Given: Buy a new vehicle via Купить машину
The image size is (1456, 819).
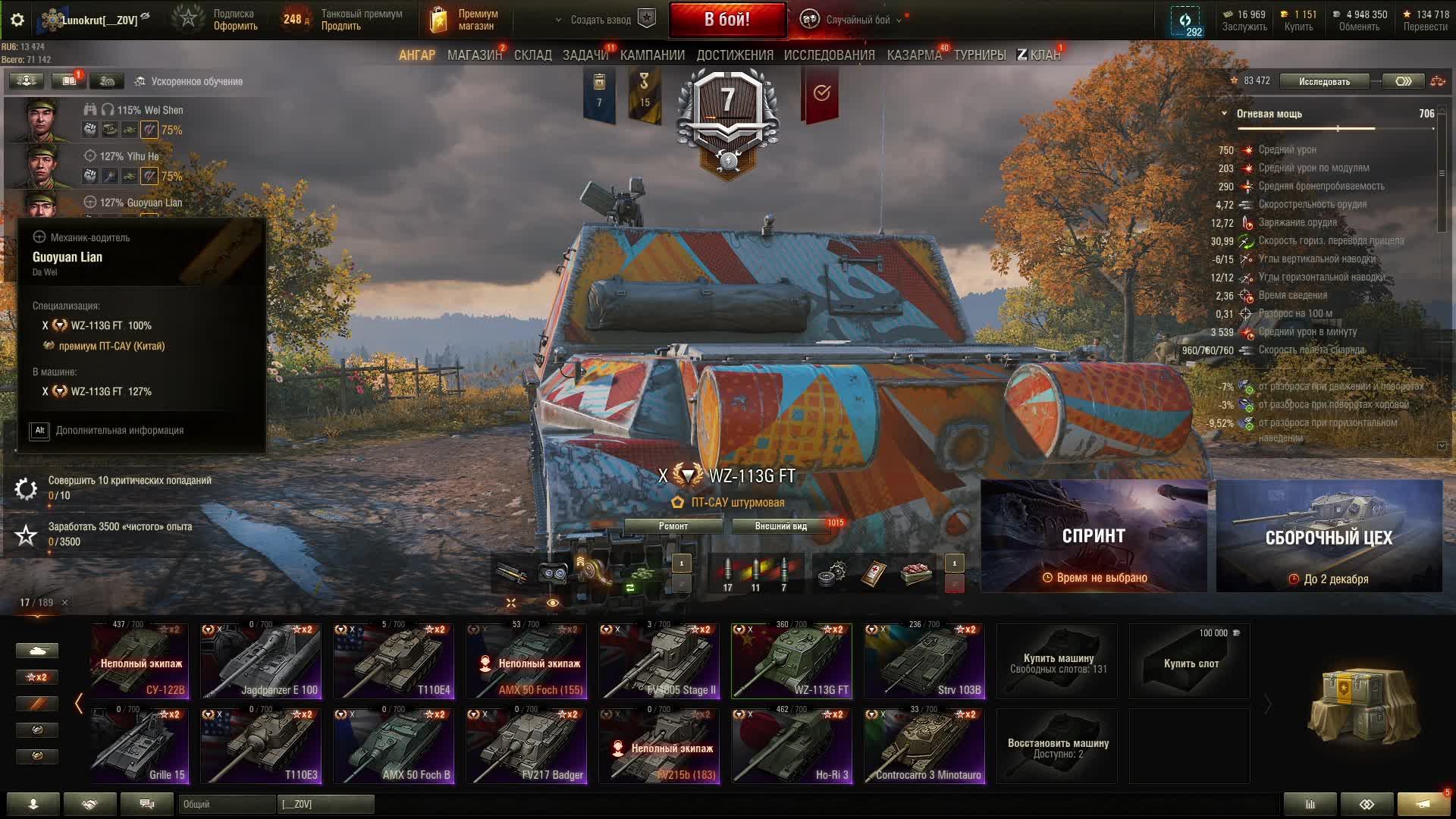Looking at the screenshot, I should click(x=1057, y=661).
